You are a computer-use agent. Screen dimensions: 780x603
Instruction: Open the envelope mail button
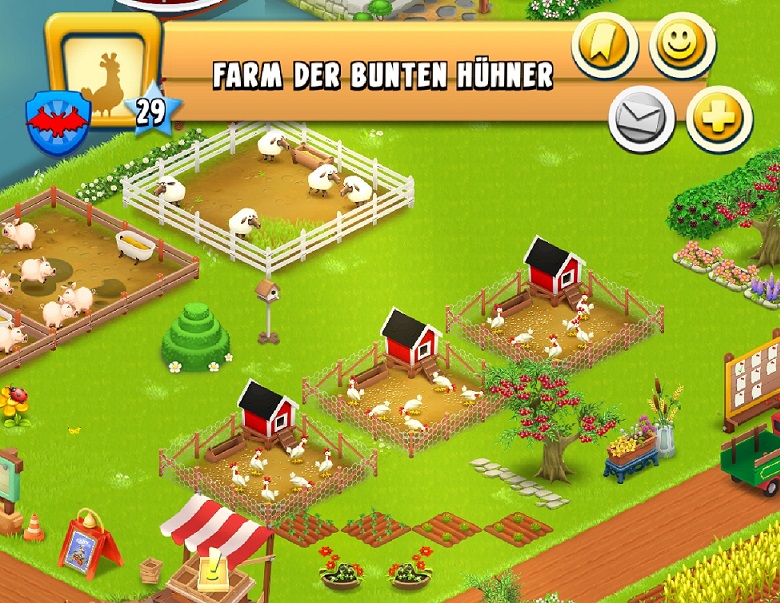(x=641, y=120)
